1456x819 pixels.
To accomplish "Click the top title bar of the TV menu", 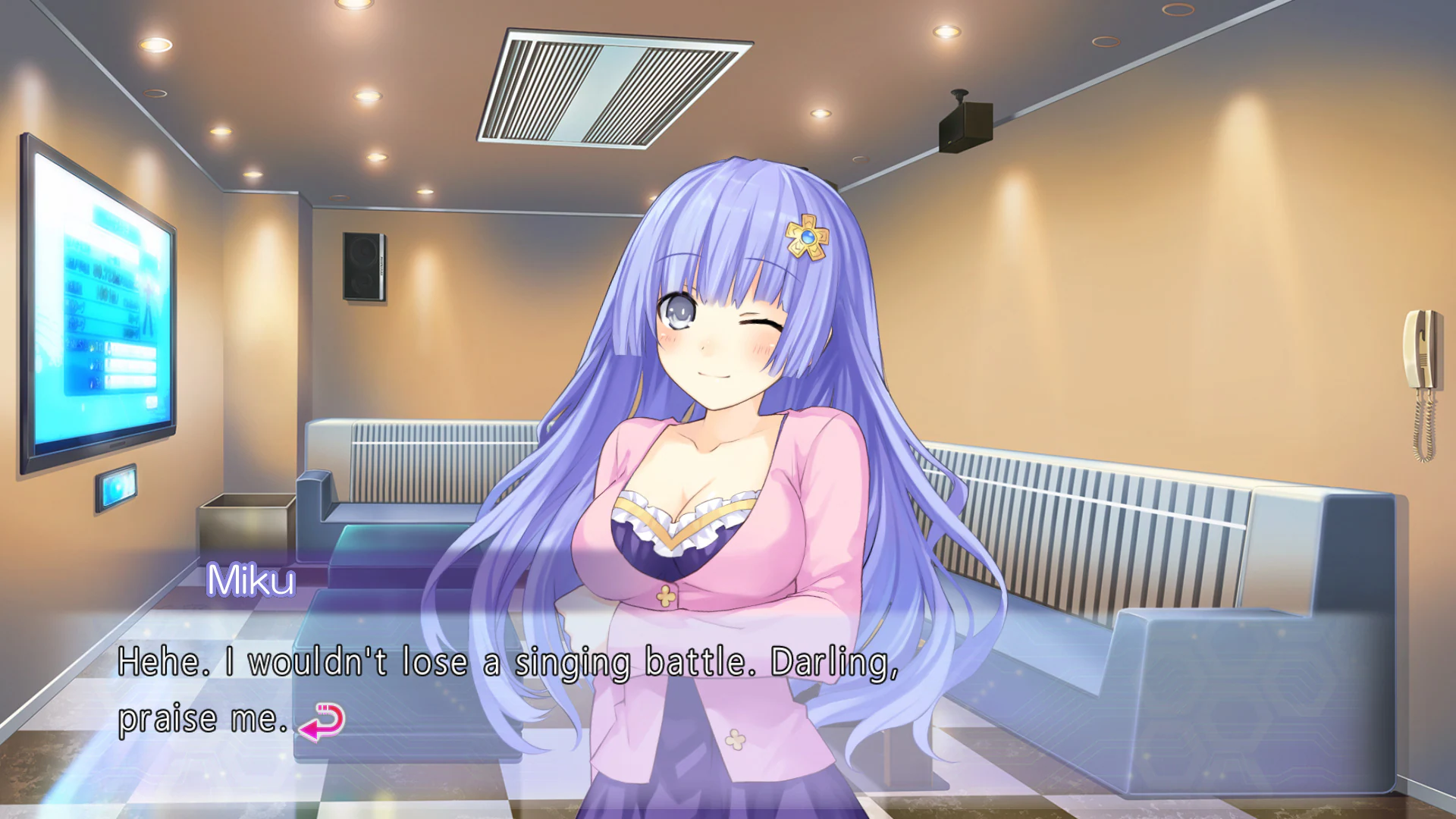I will tap(110, 221).
